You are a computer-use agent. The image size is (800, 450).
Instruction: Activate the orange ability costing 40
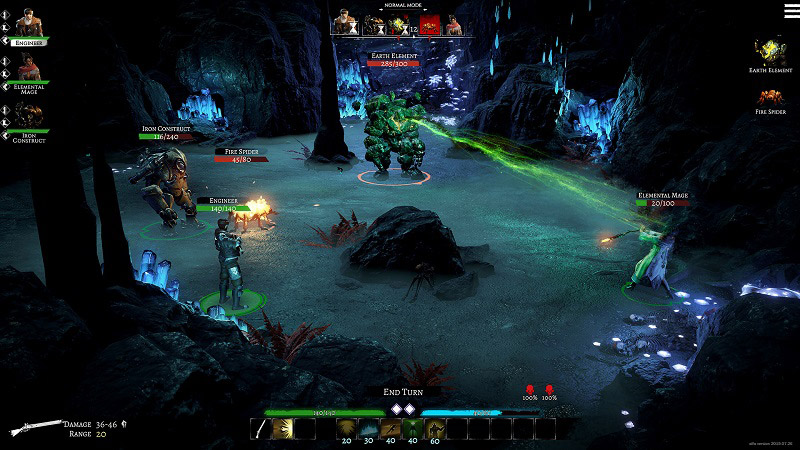point(390,429)
